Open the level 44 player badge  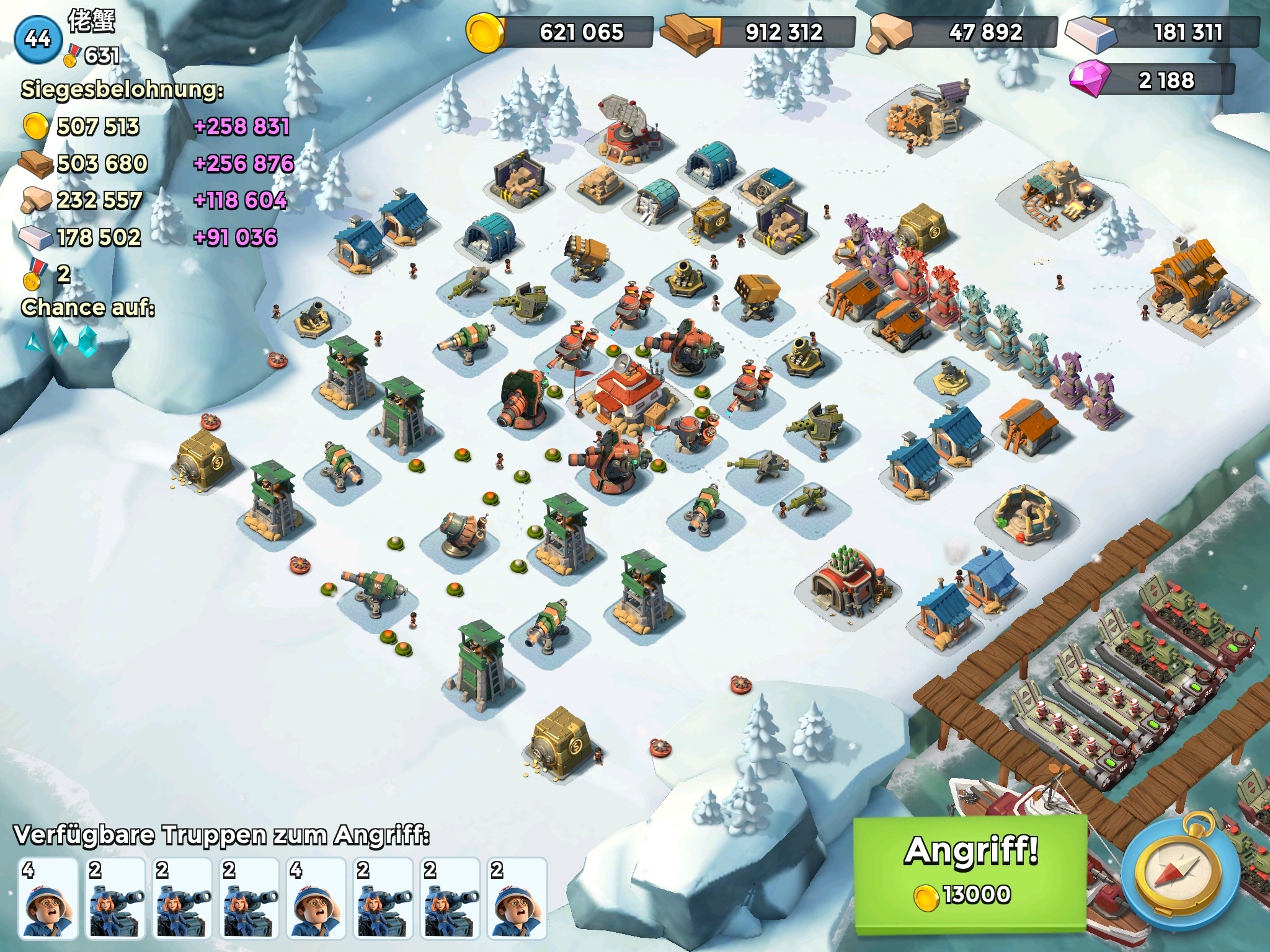(x=38, y=39)
